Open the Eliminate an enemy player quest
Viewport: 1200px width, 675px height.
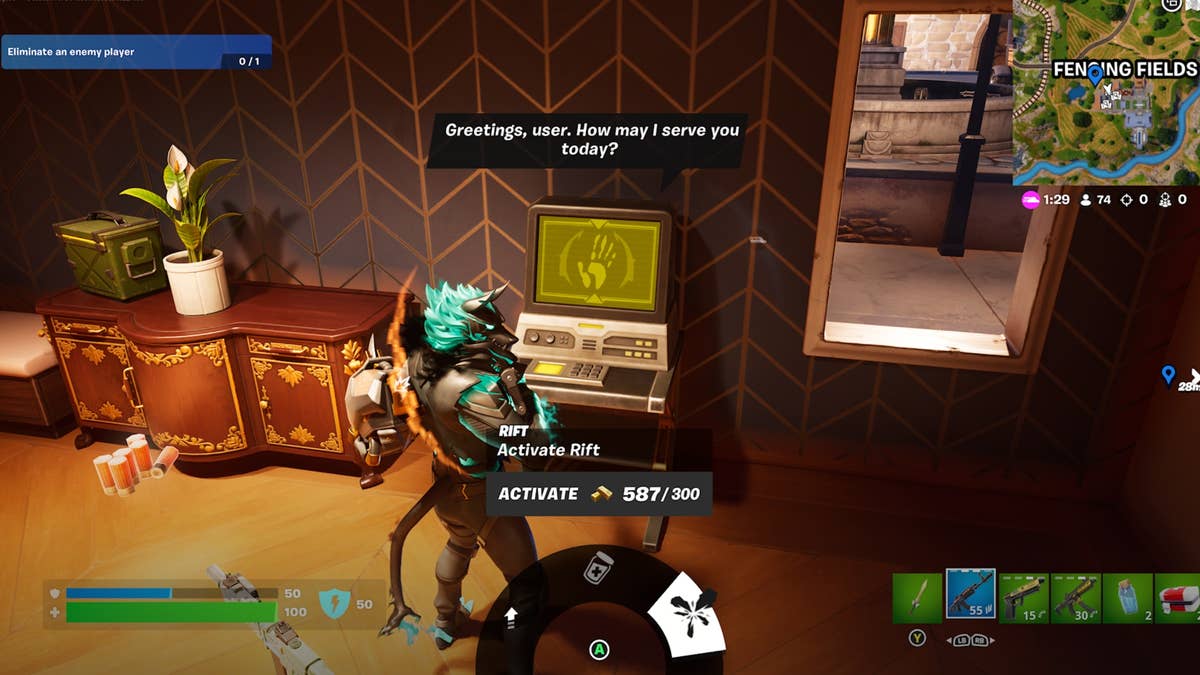click(x=136, y=52)
